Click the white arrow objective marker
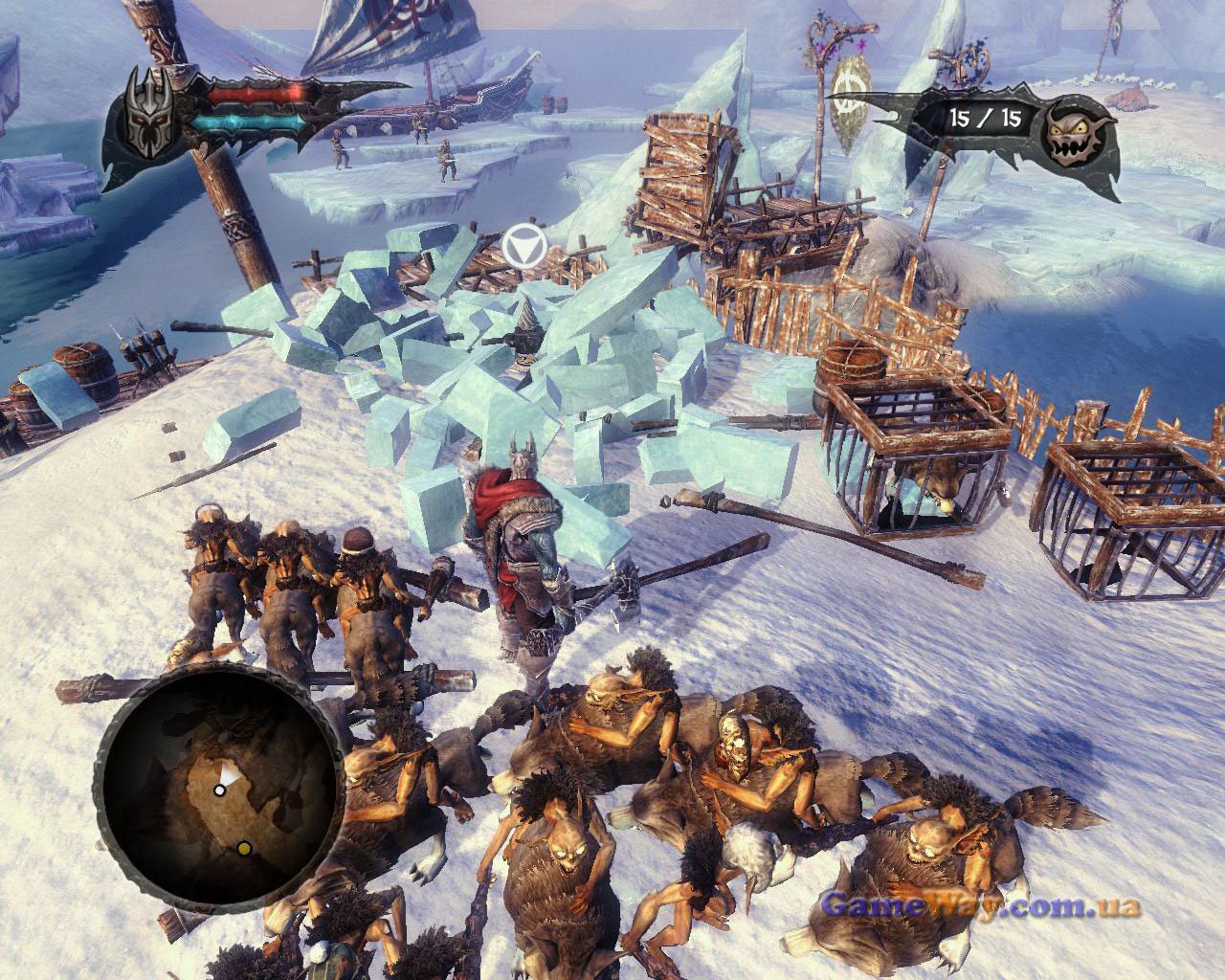The width and height of the screenshot is (1225, 980). point(523,248)
